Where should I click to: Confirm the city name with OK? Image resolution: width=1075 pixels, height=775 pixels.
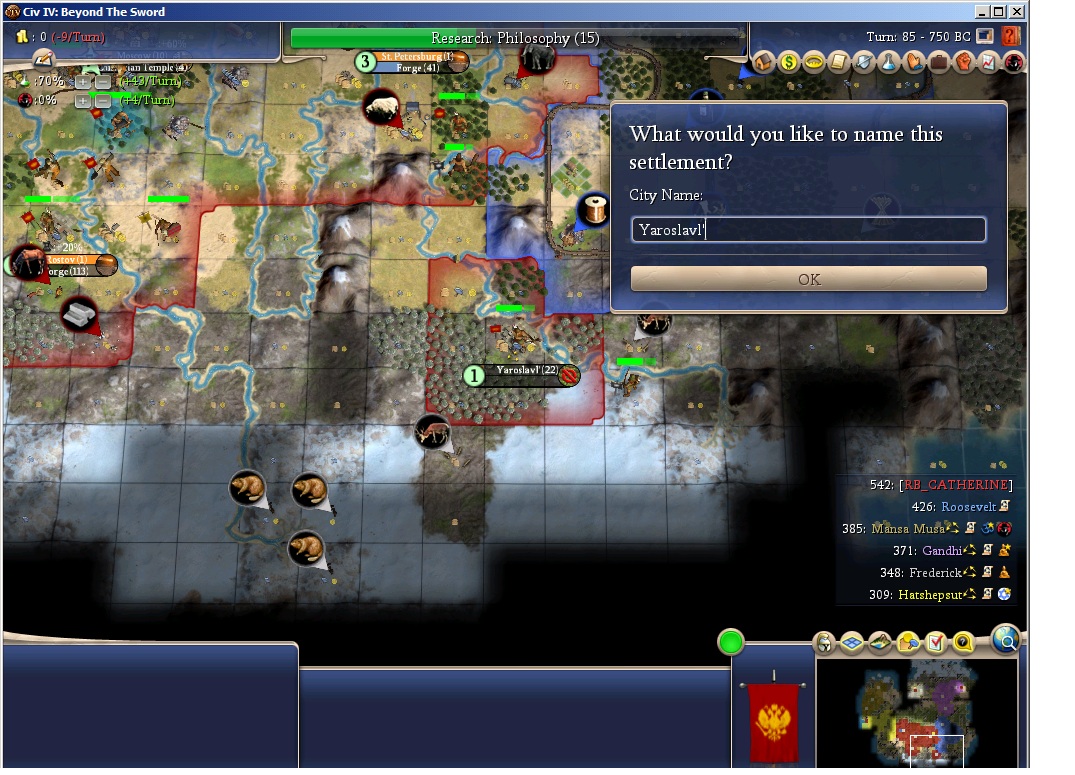tap(808, 279)
